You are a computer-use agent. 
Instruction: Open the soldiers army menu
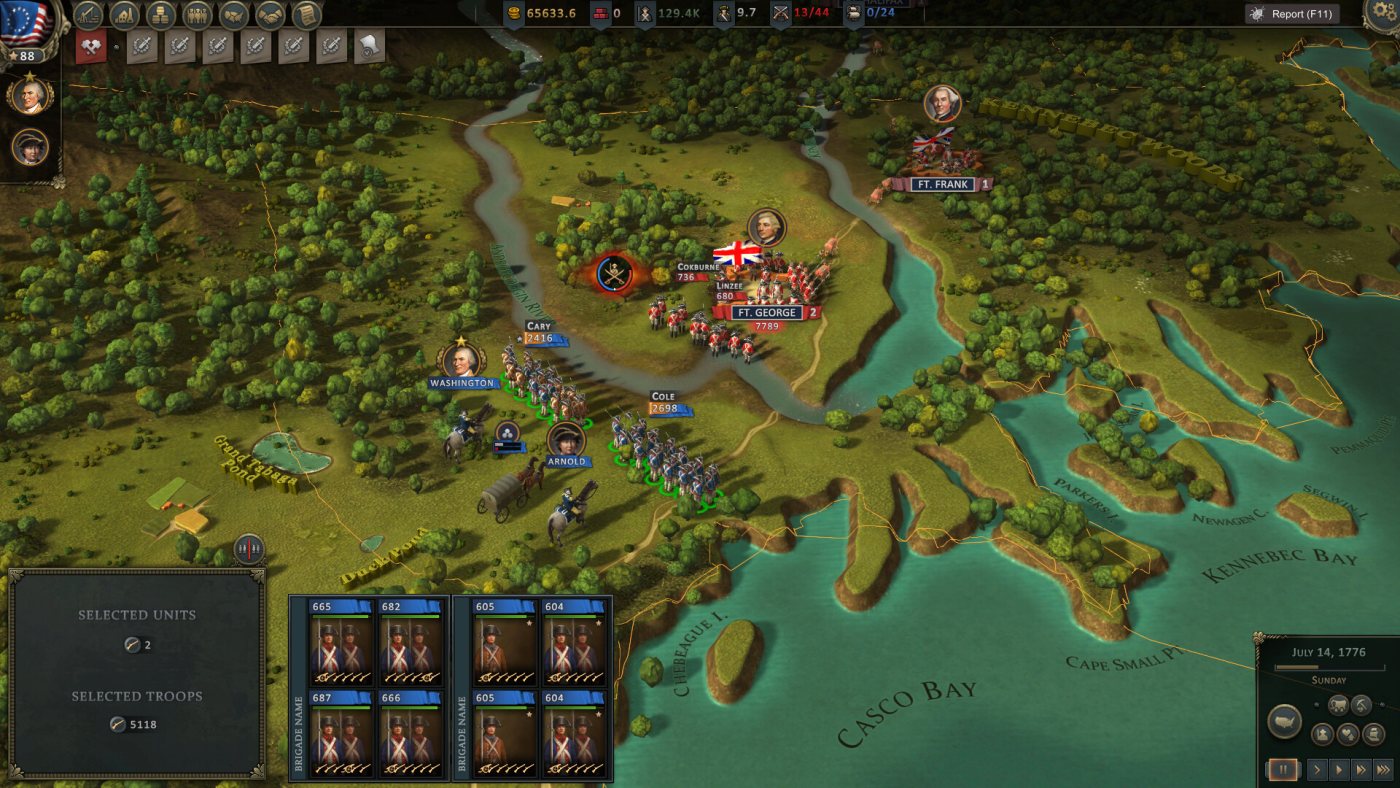[x=196, y=15]
